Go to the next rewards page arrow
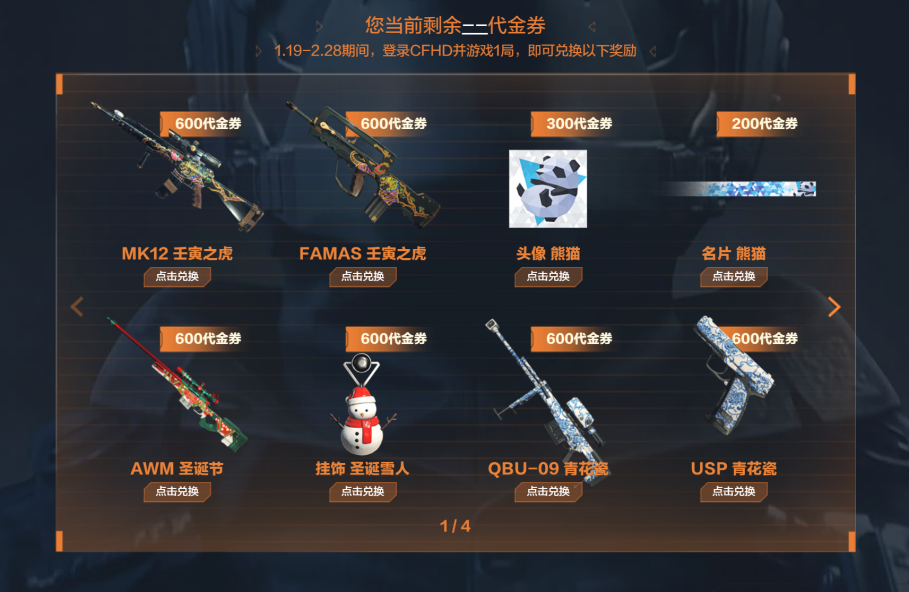 (x=834, y=307)
